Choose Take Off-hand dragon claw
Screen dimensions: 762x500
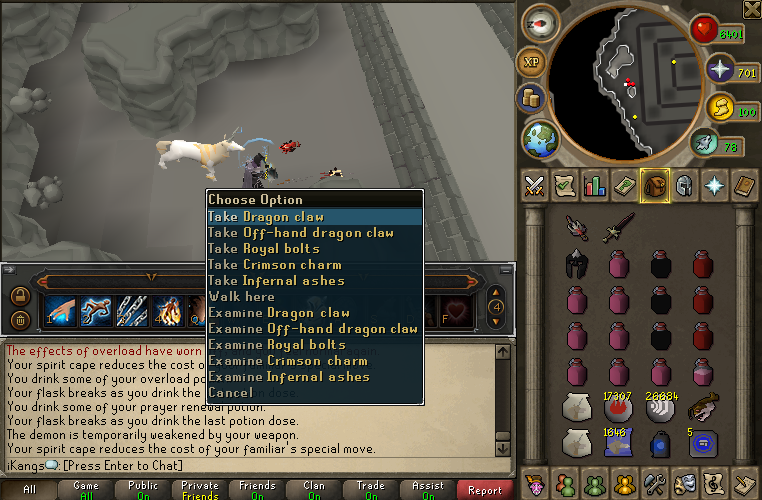pyautogui.click(x=300, y=233)
